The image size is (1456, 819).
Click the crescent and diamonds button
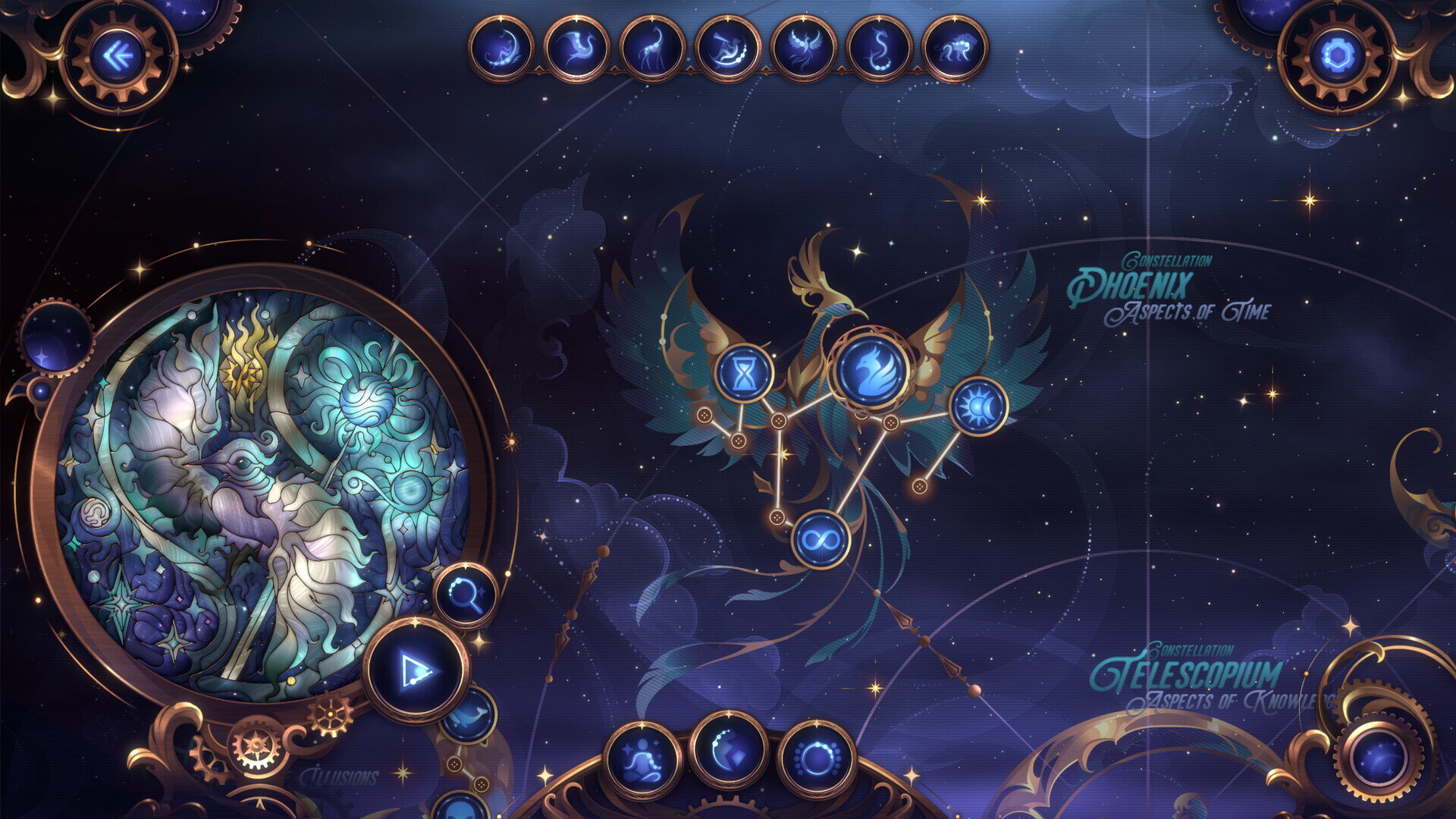pyautogui.click(x=729, y=751)
